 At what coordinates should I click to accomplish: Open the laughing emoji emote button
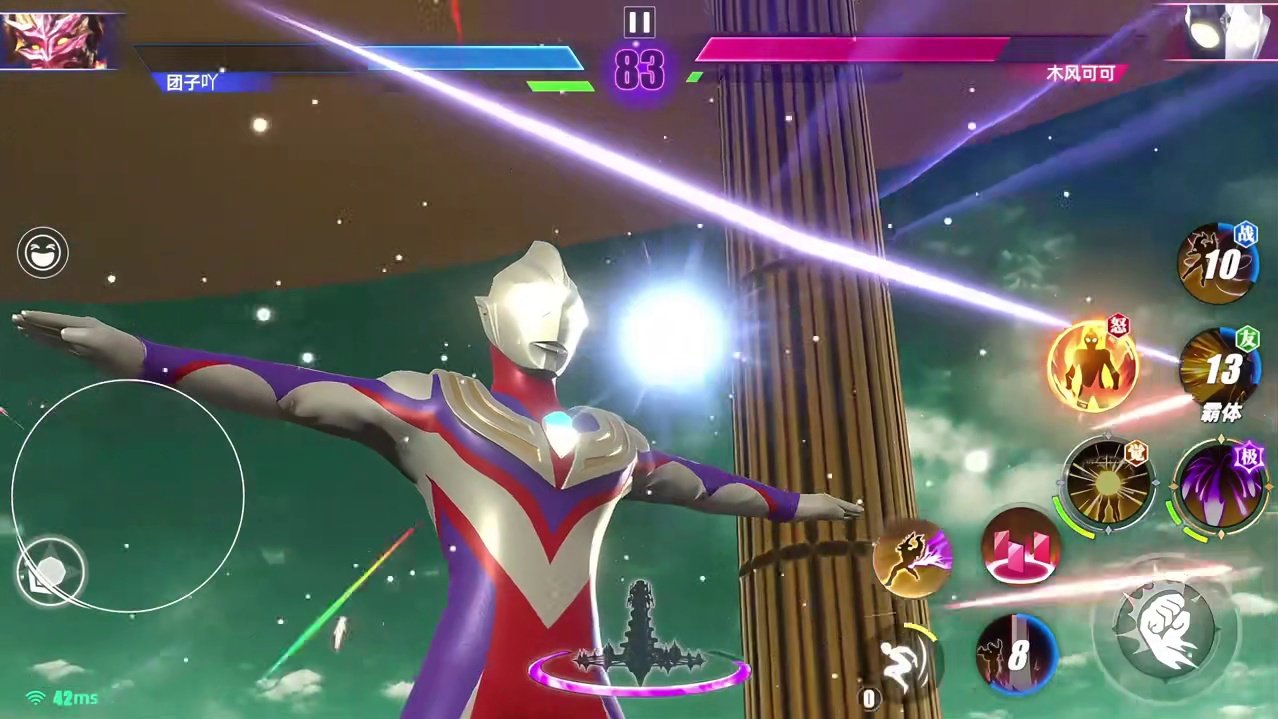pos(43,252)
